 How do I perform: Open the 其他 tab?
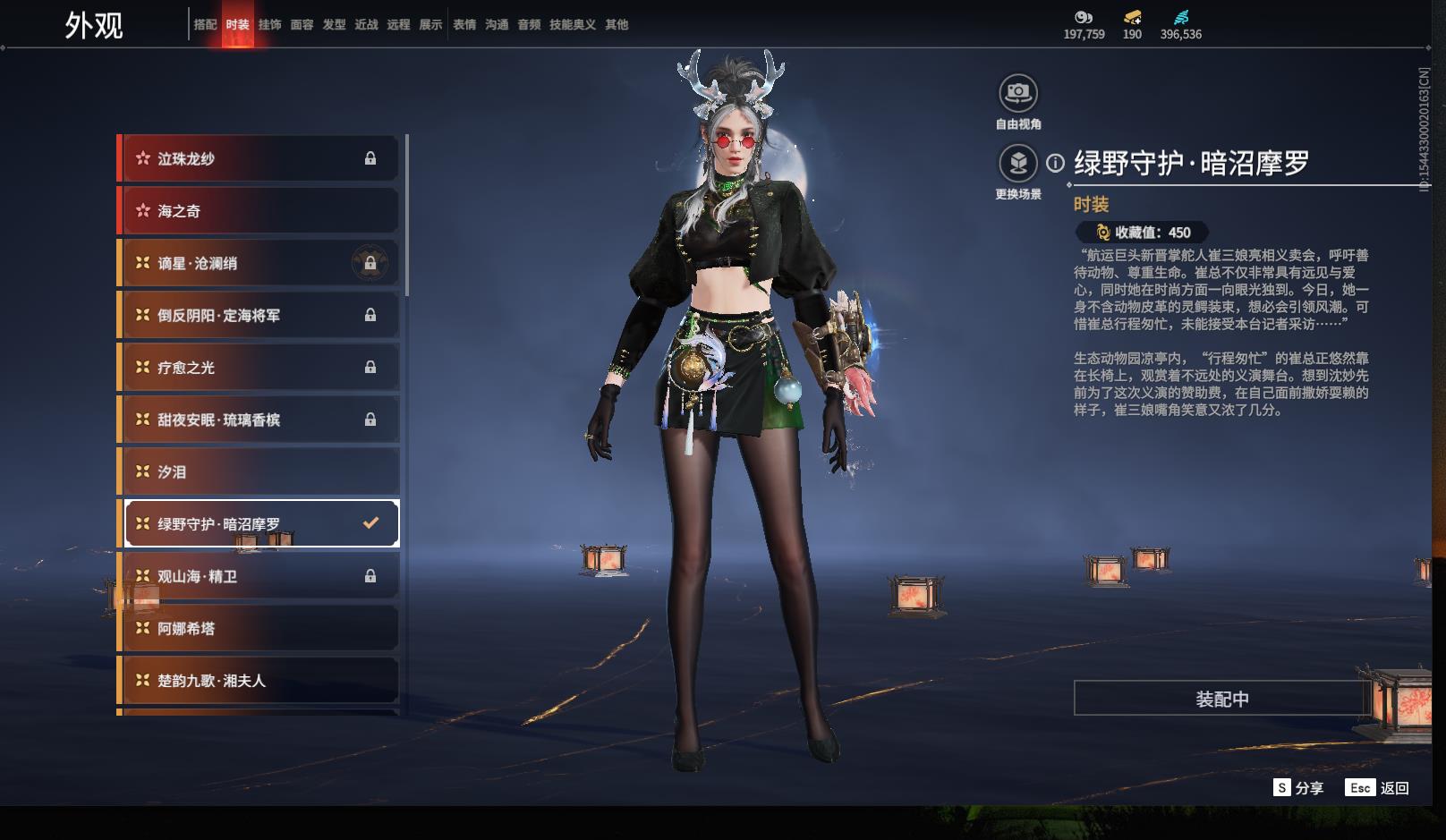click(x=617, y=25)
